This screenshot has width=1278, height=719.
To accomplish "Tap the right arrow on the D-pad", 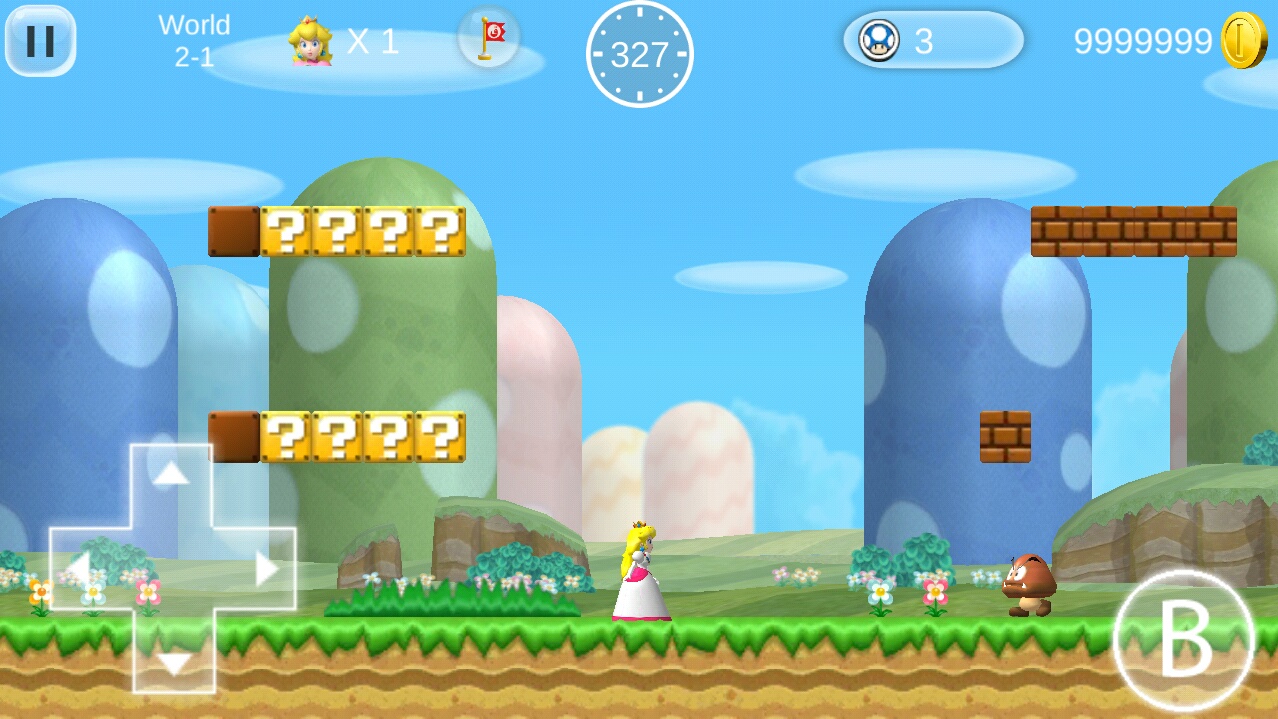I will point(266,569).
